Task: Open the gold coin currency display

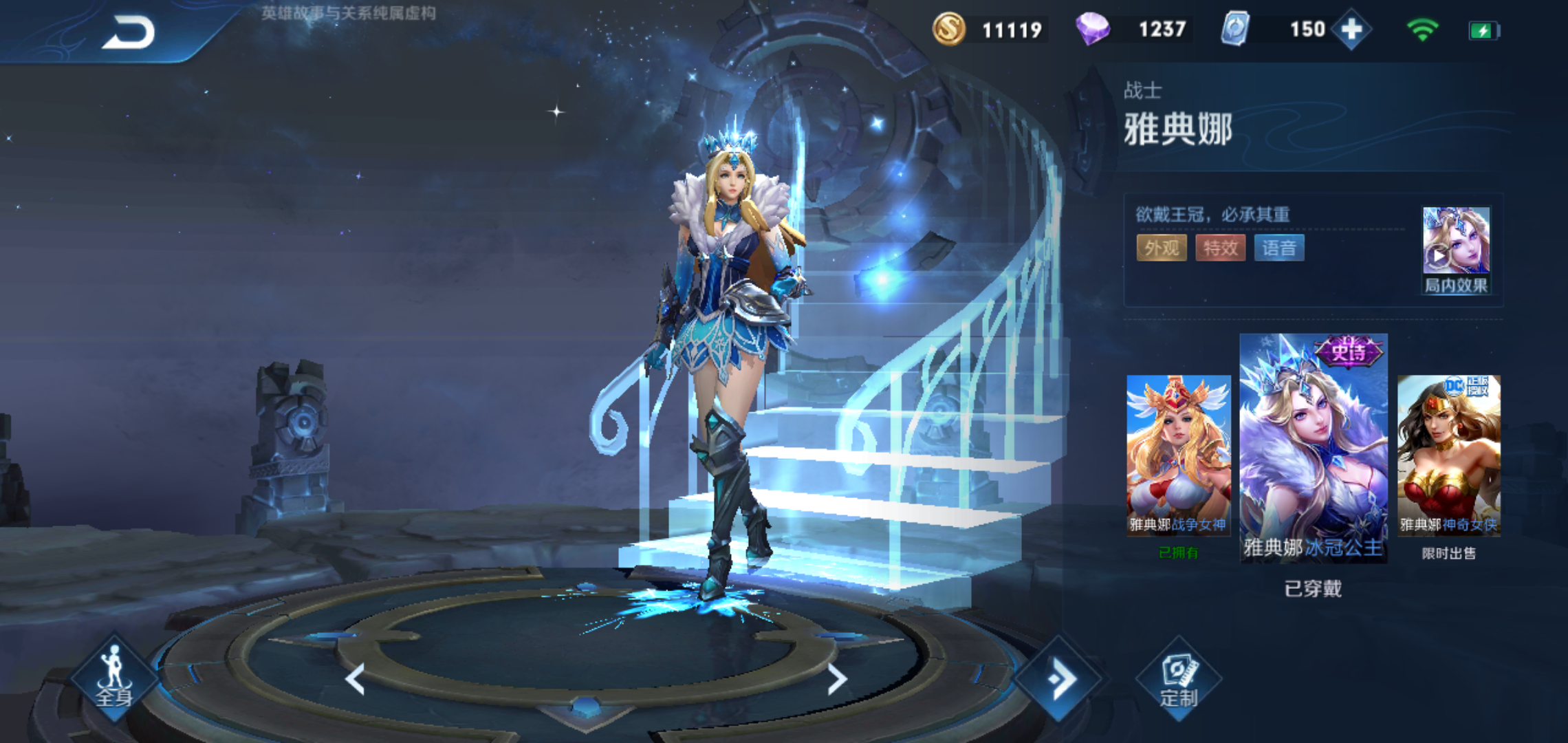Action: point(949,30)
